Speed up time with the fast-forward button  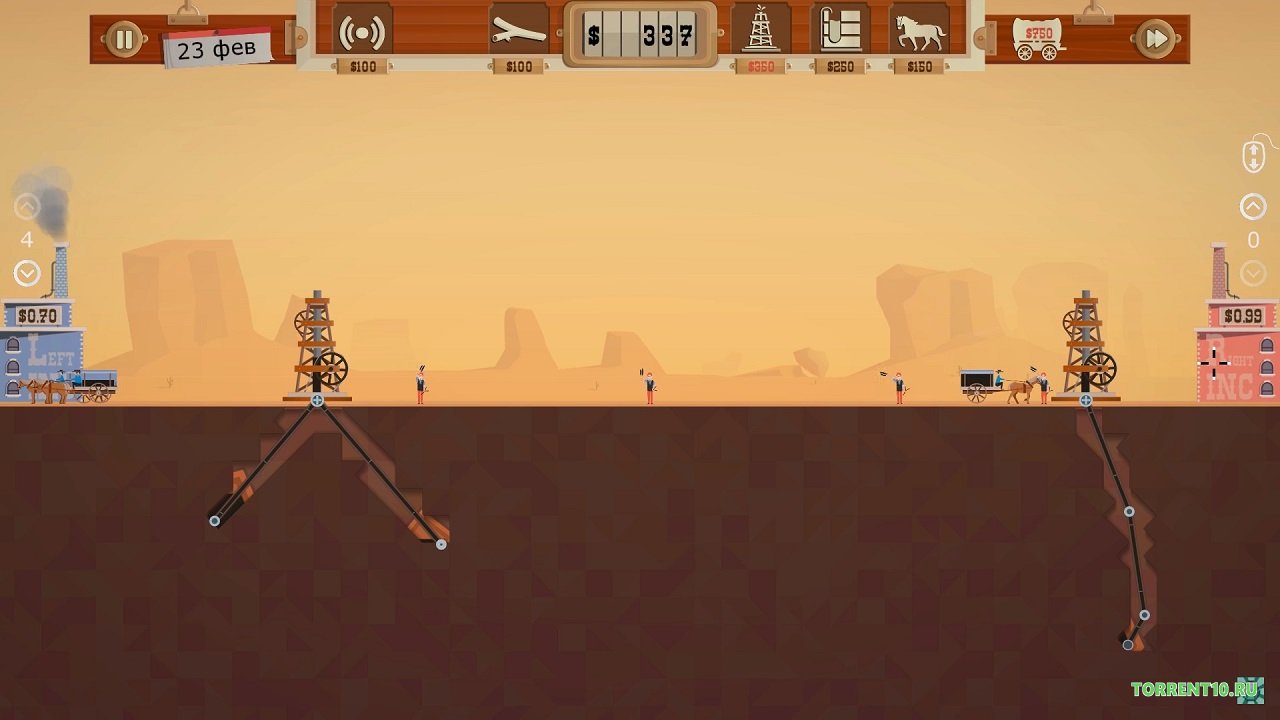pos(1155,40)
